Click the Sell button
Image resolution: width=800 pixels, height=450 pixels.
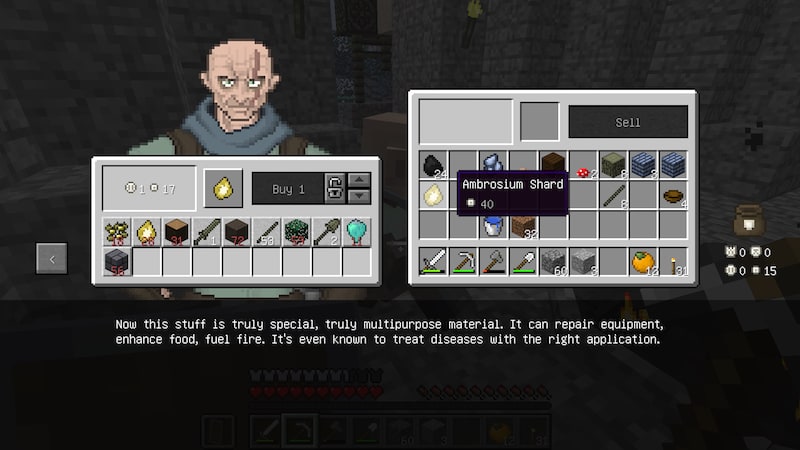point(628,122)
